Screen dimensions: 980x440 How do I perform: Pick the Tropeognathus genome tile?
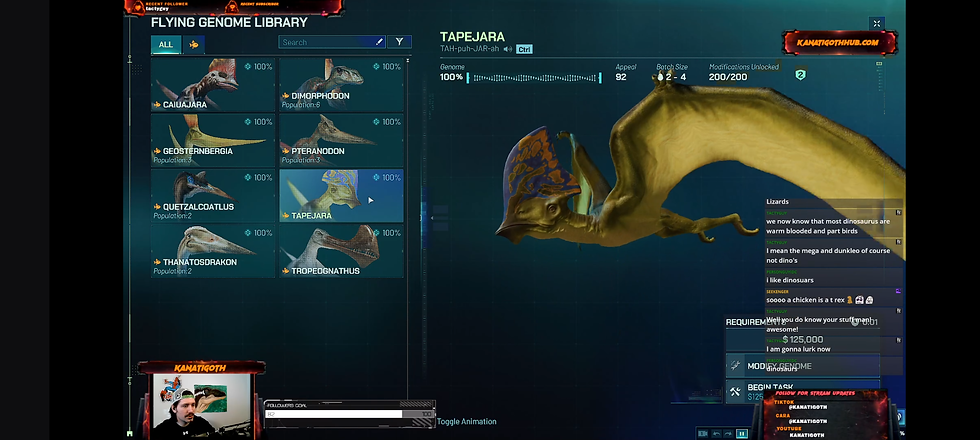click(341, 251)
